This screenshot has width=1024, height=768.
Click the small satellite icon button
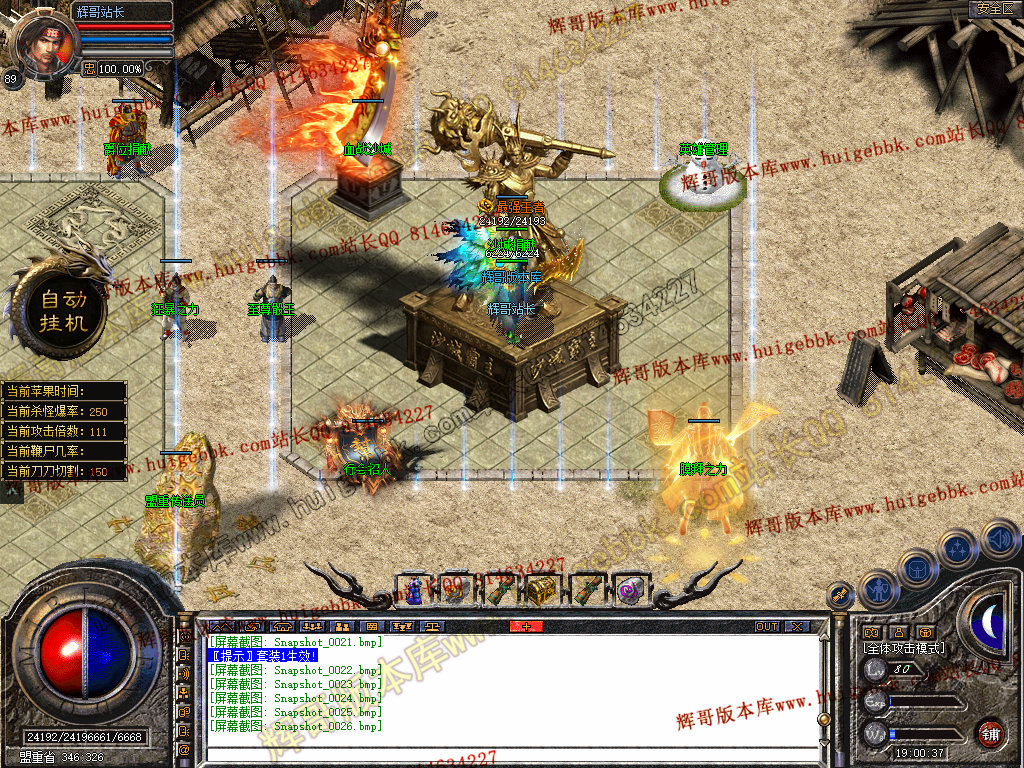click(x=841, y=596)
